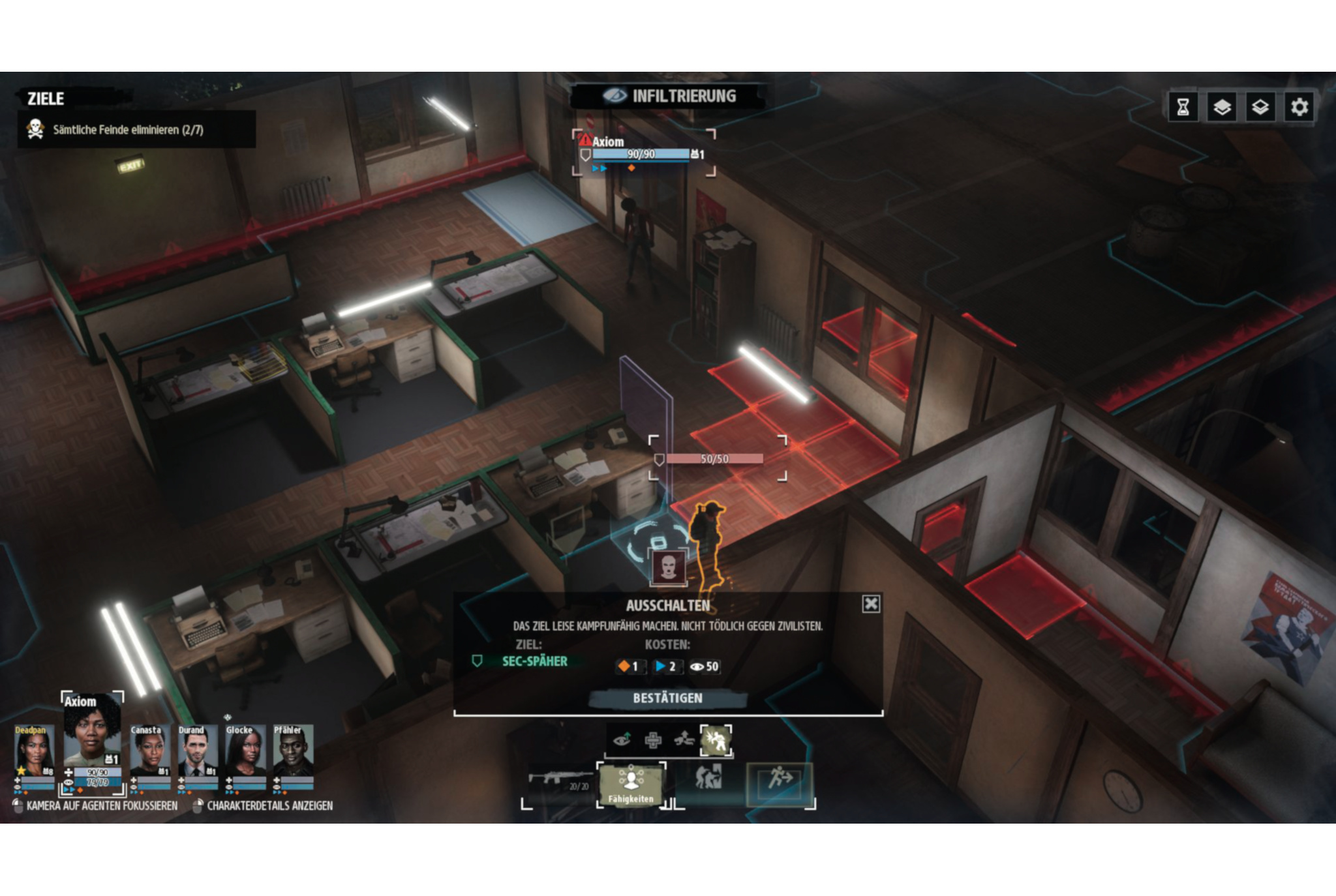1336x896 pixels.
Task: Go up one floor level
Action: tap(1222, 107)
